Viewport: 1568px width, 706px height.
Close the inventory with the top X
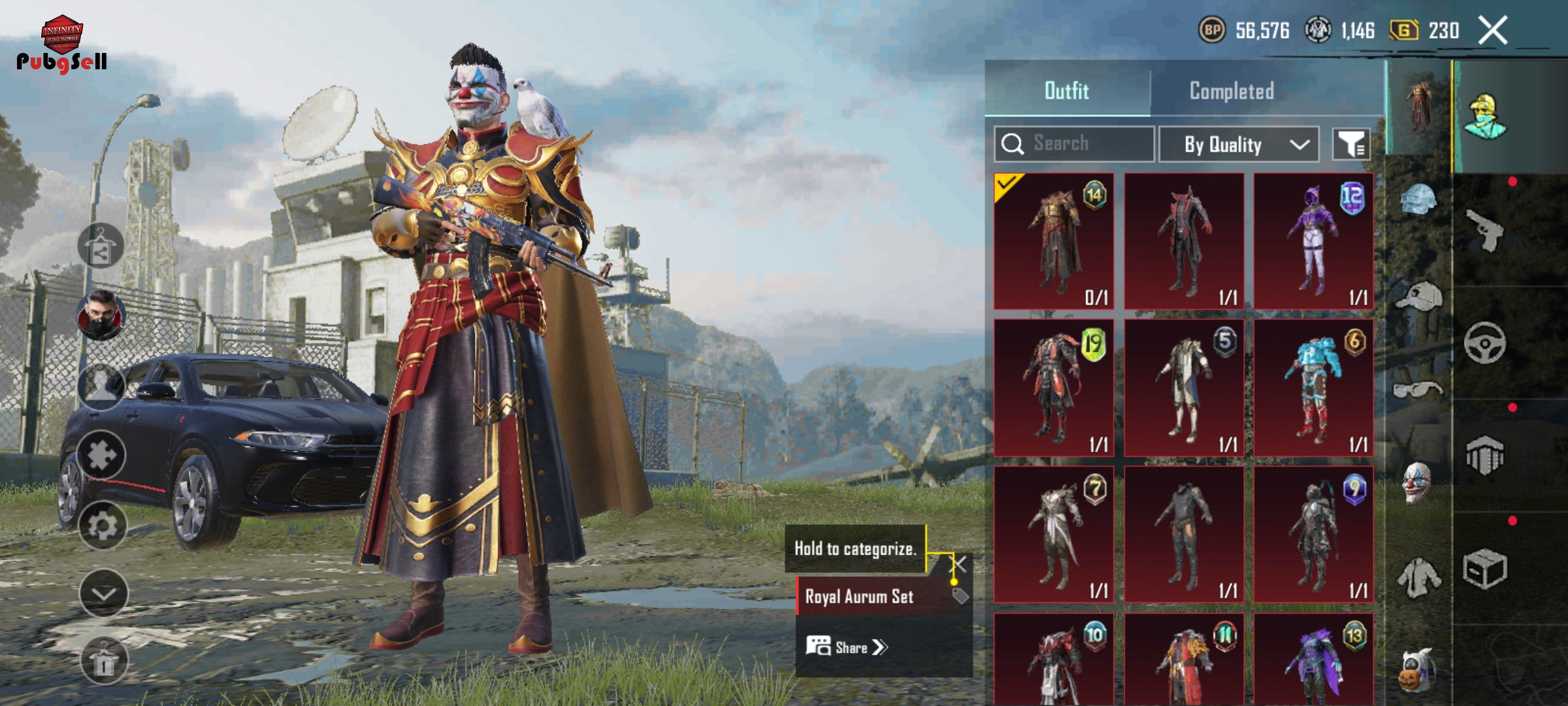coord(1493,30)
